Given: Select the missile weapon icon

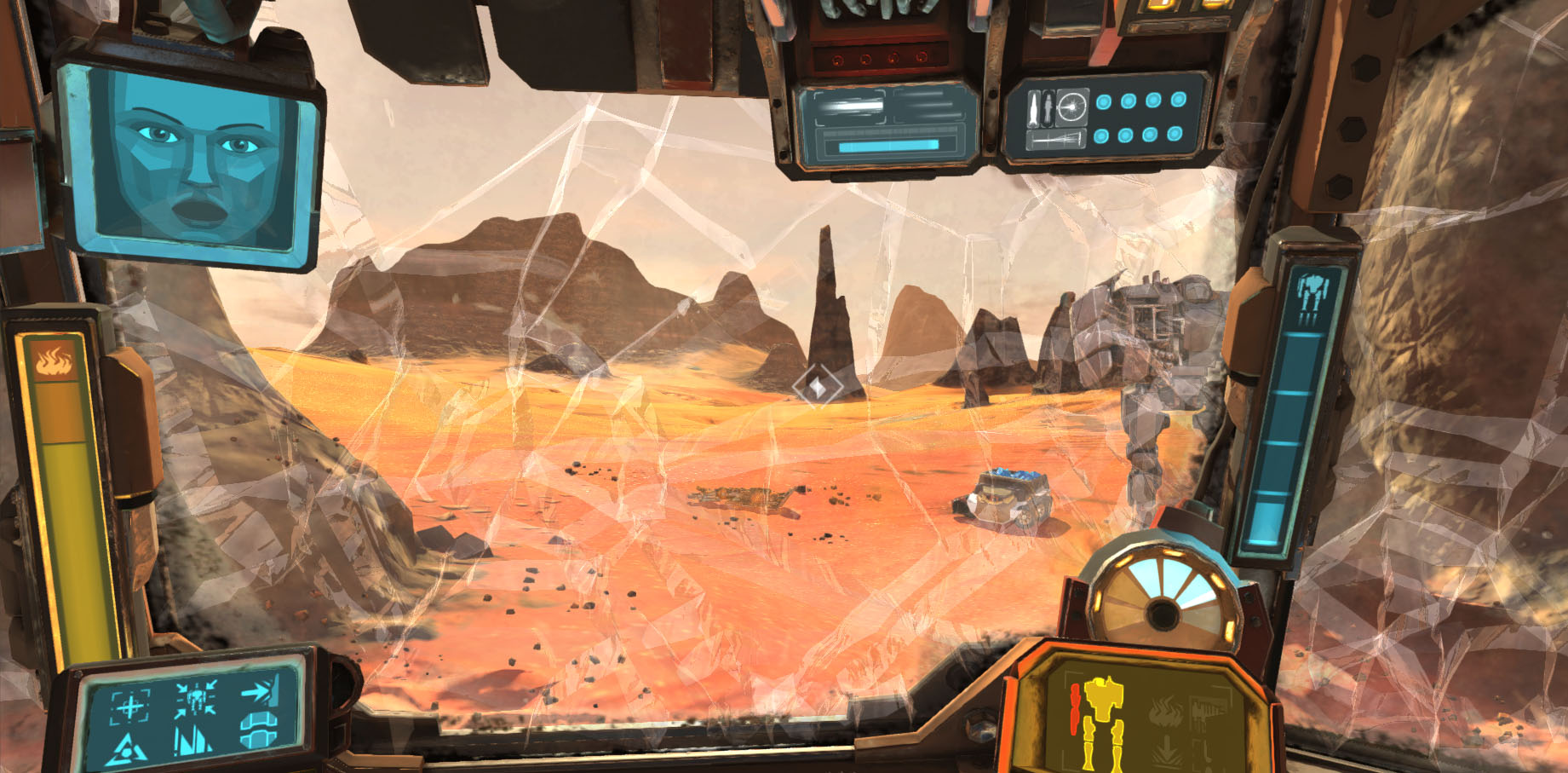Looking at the screenshot, I should tap(1034, 107).
